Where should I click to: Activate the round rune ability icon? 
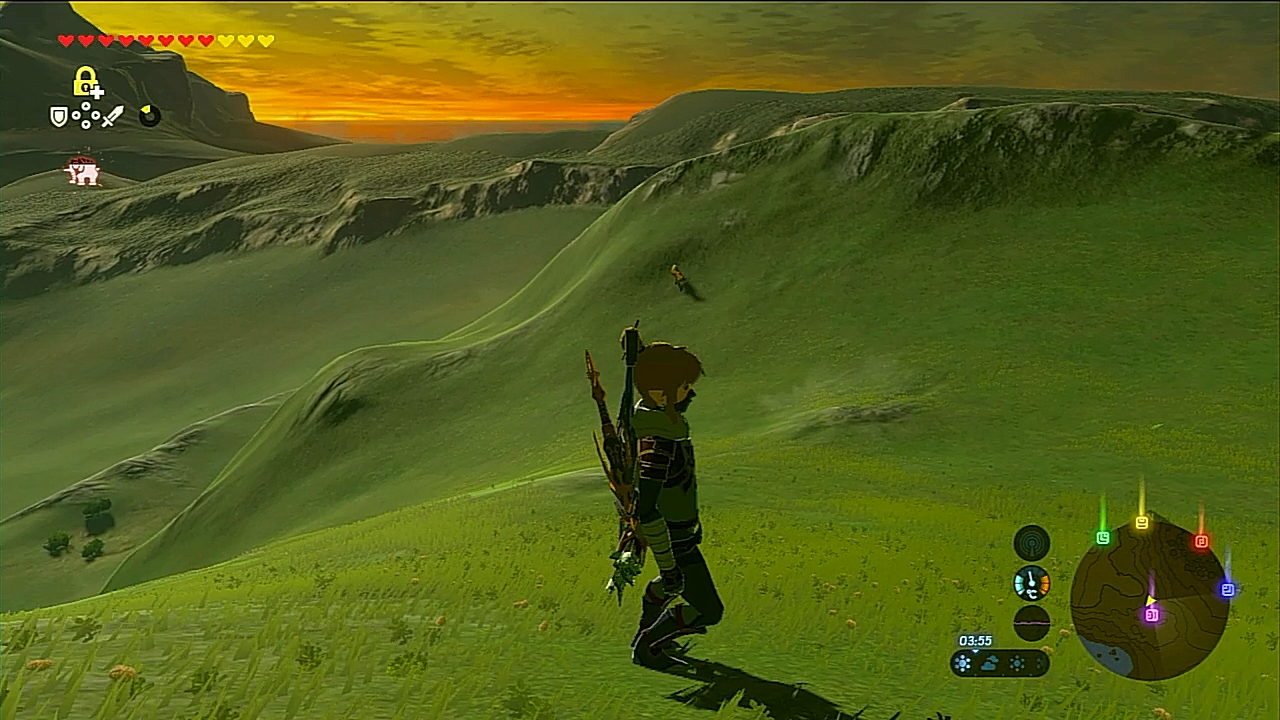point(149,116)
